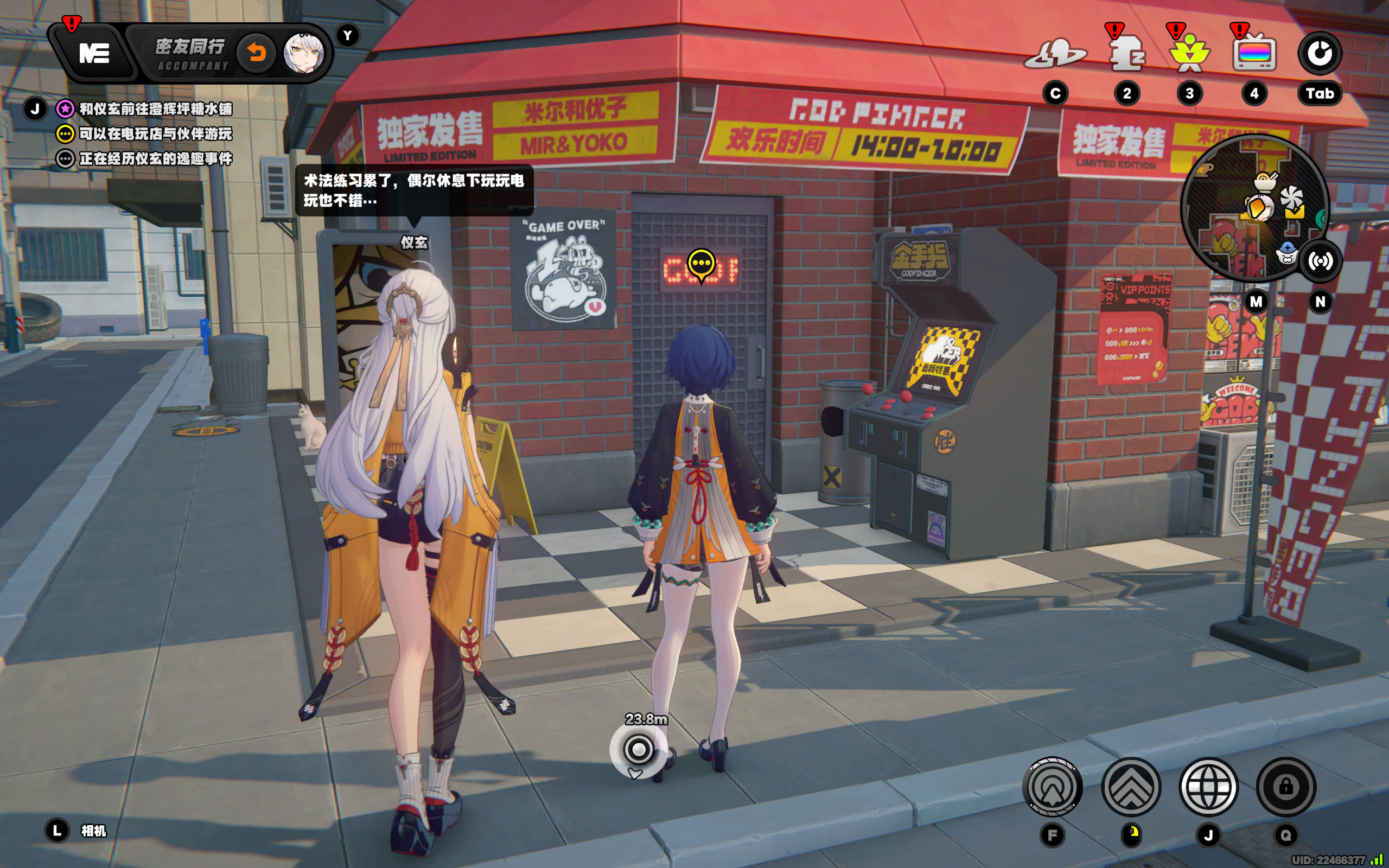Screen dimensions: 1389x868
Task: Open camera mode labeled 相机
Action: 92,831
